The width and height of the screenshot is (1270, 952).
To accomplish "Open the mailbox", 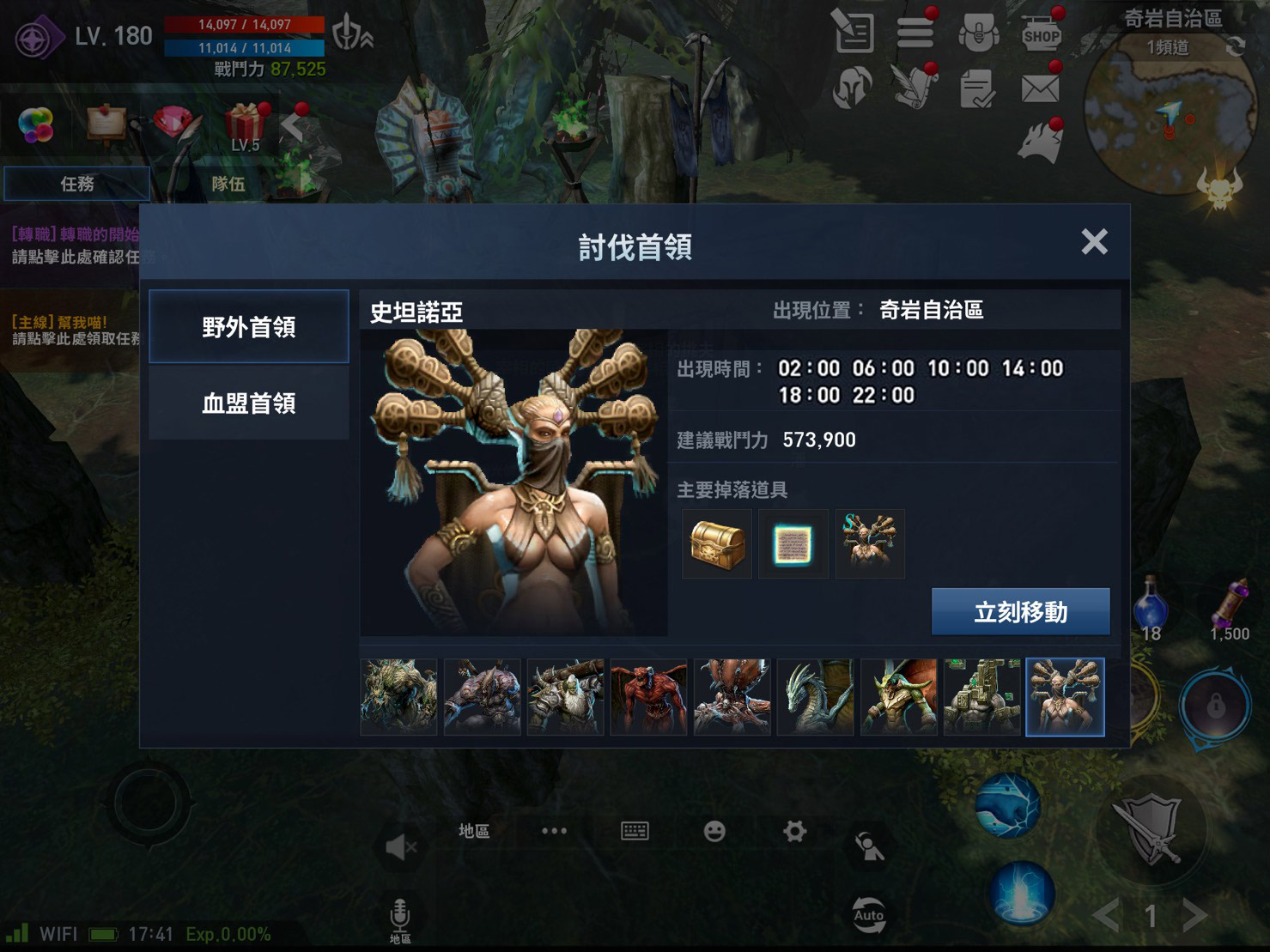I will (1042, 88).
